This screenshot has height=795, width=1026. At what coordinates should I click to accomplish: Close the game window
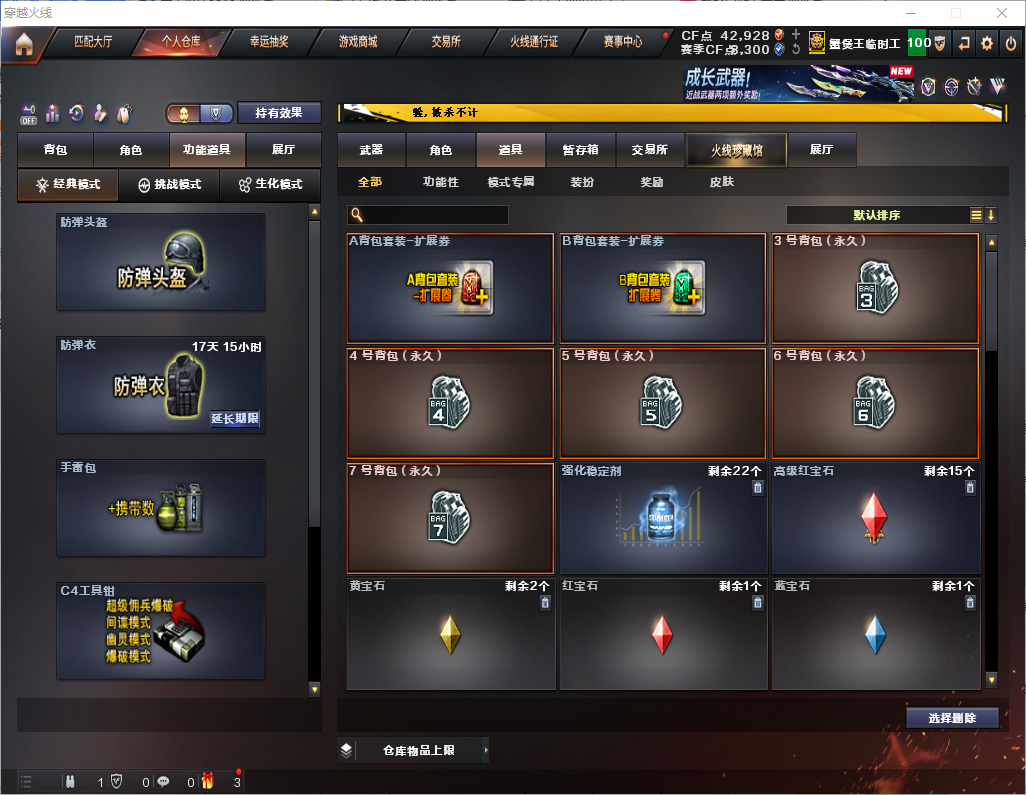[x=1002, y=13]
